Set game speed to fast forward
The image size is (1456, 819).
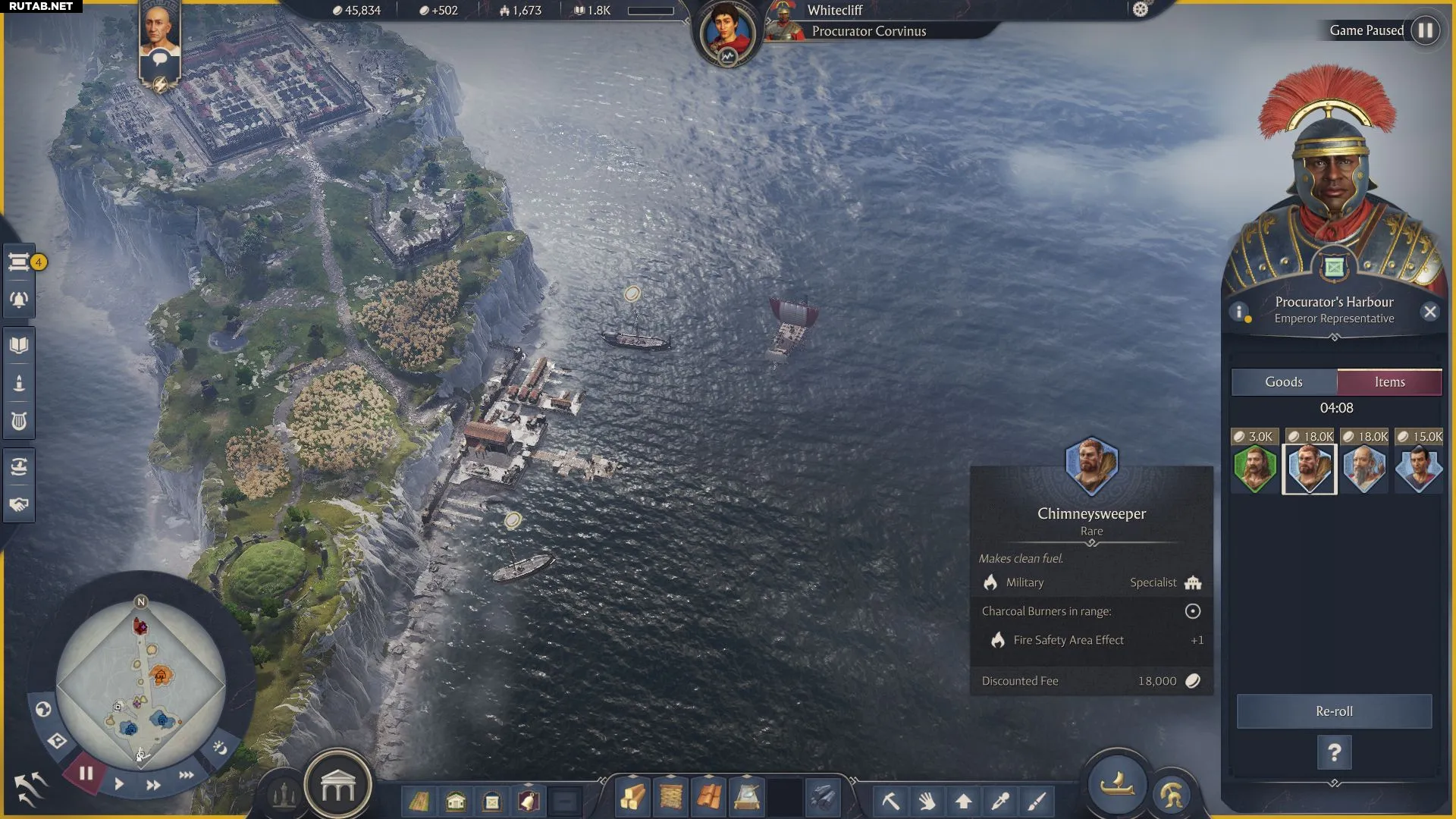[153, 785]
